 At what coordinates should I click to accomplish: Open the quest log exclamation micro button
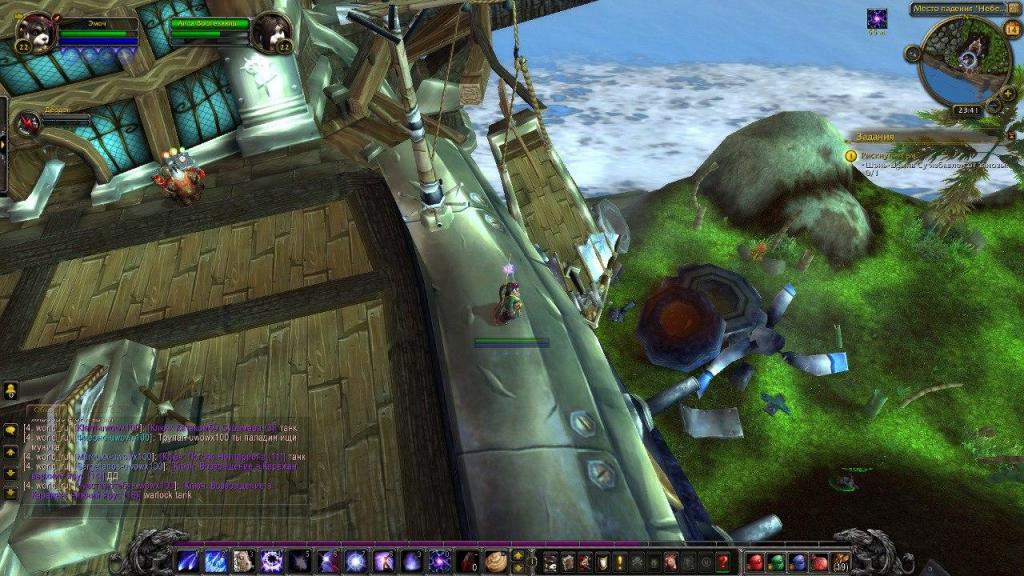coord(619,562)
